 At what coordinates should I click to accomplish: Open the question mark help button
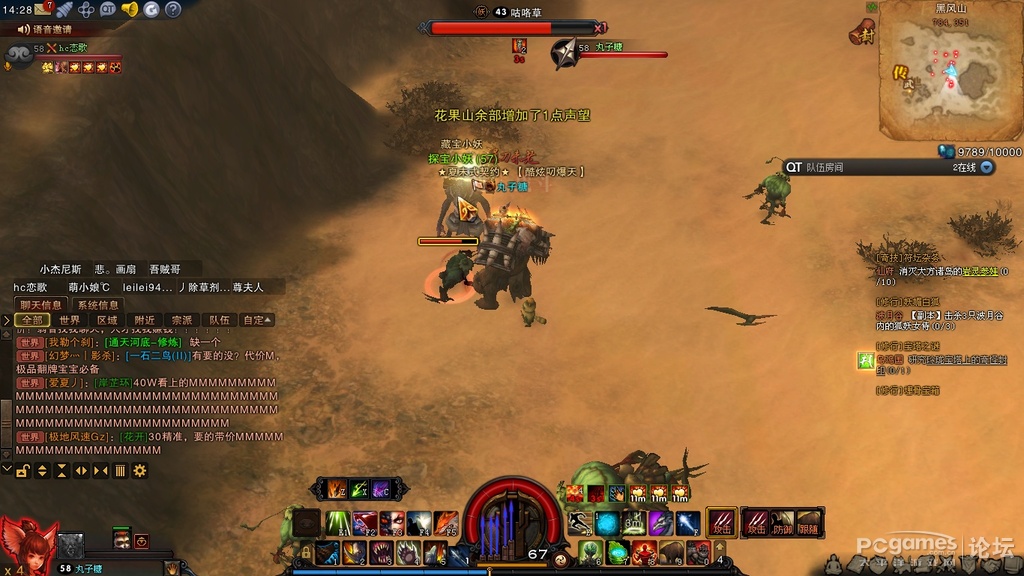point(172,9)
